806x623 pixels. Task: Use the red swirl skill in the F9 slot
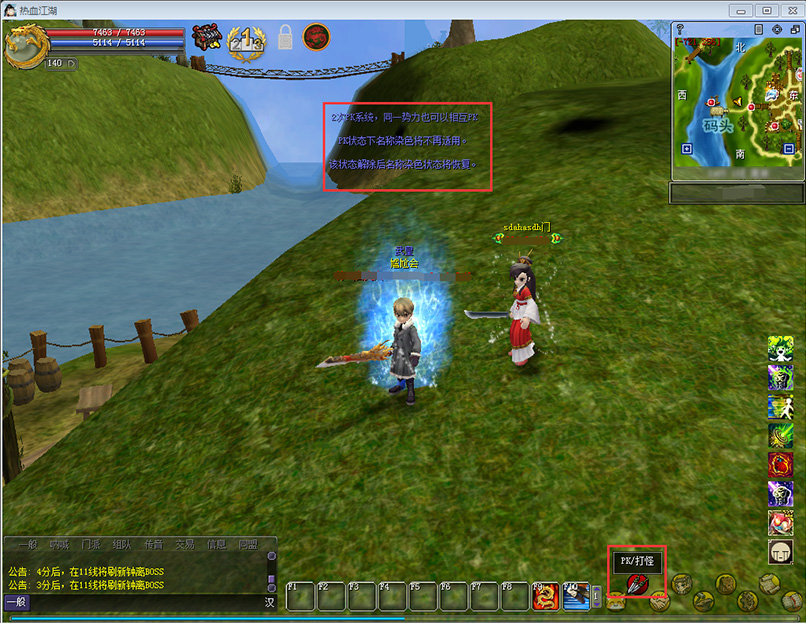pos(546,596)
